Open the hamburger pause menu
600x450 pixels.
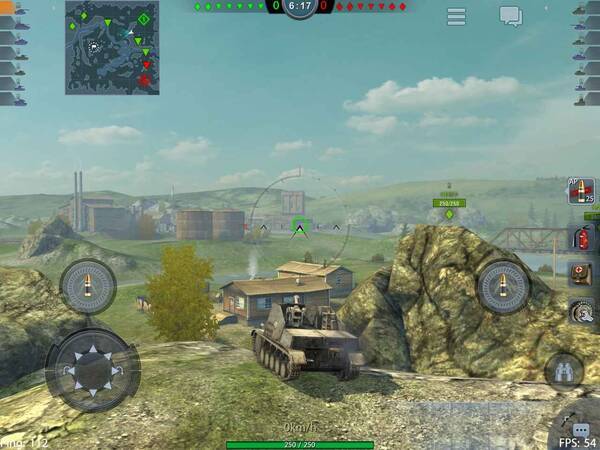tap(456, 16)
